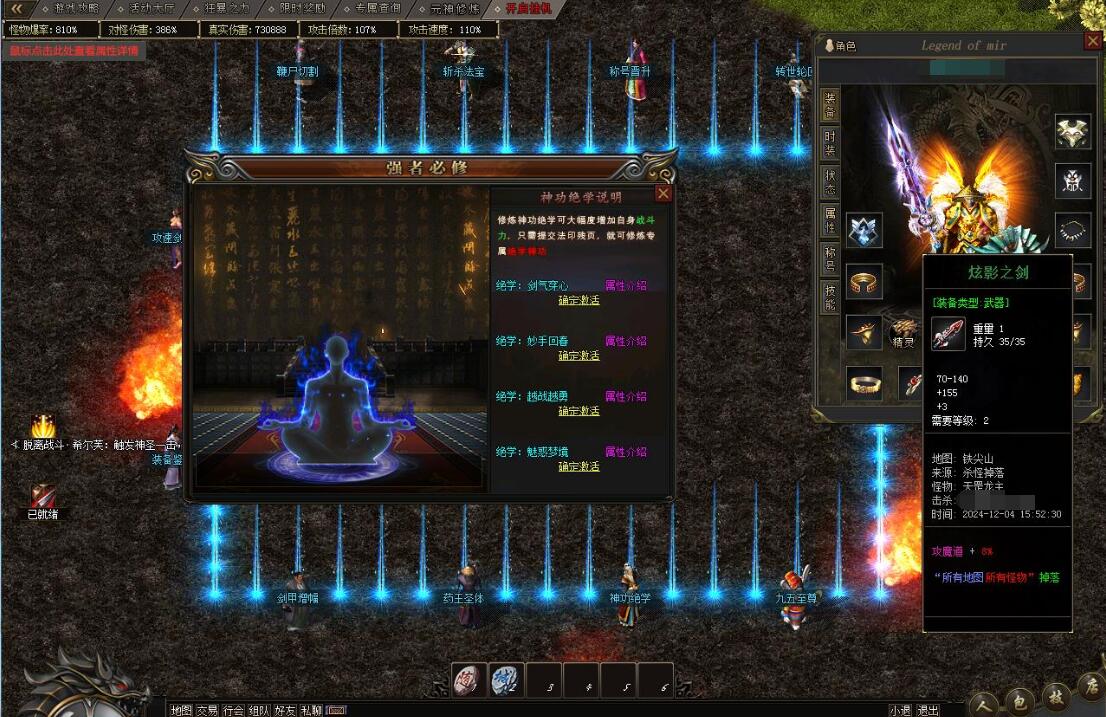Show attribute intro for 妙手回春
Screen dimensions: 1106x717
pyautogui.click(x=626, y=341)
